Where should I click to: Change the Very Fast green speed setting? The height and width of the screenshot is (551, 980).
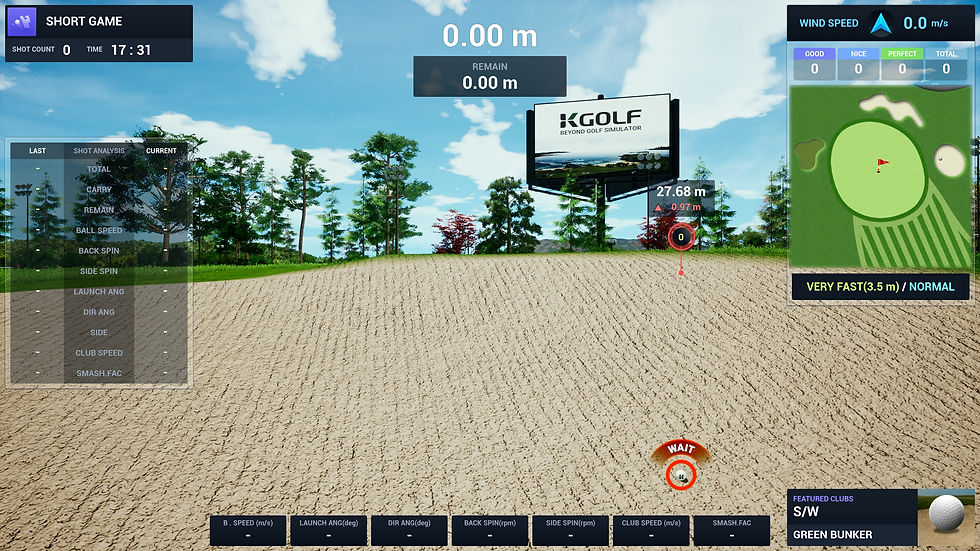point(848,287)
